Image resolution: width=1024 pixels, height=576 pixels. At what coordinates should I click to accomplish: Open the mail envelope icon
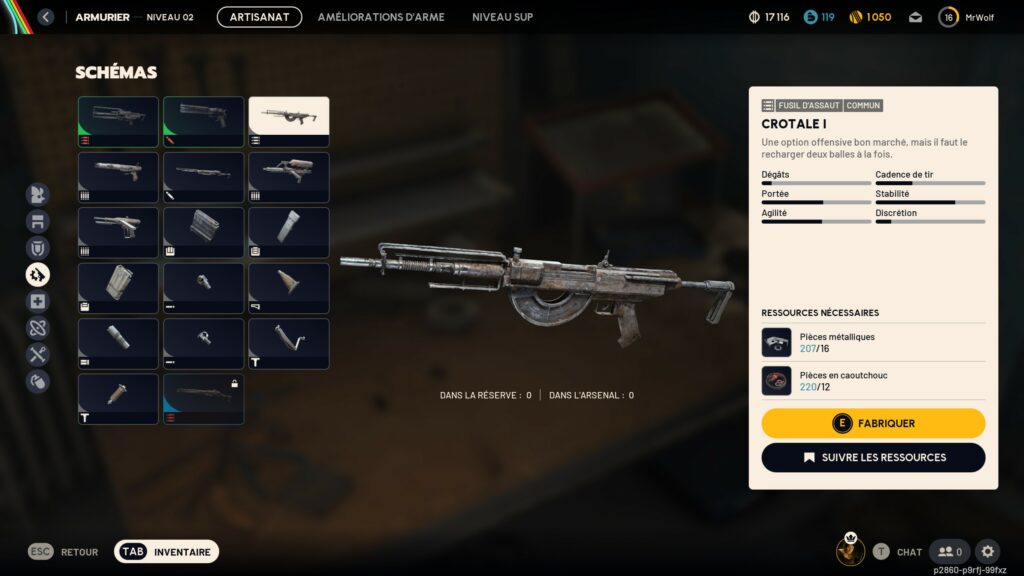(x=915, y=17)
